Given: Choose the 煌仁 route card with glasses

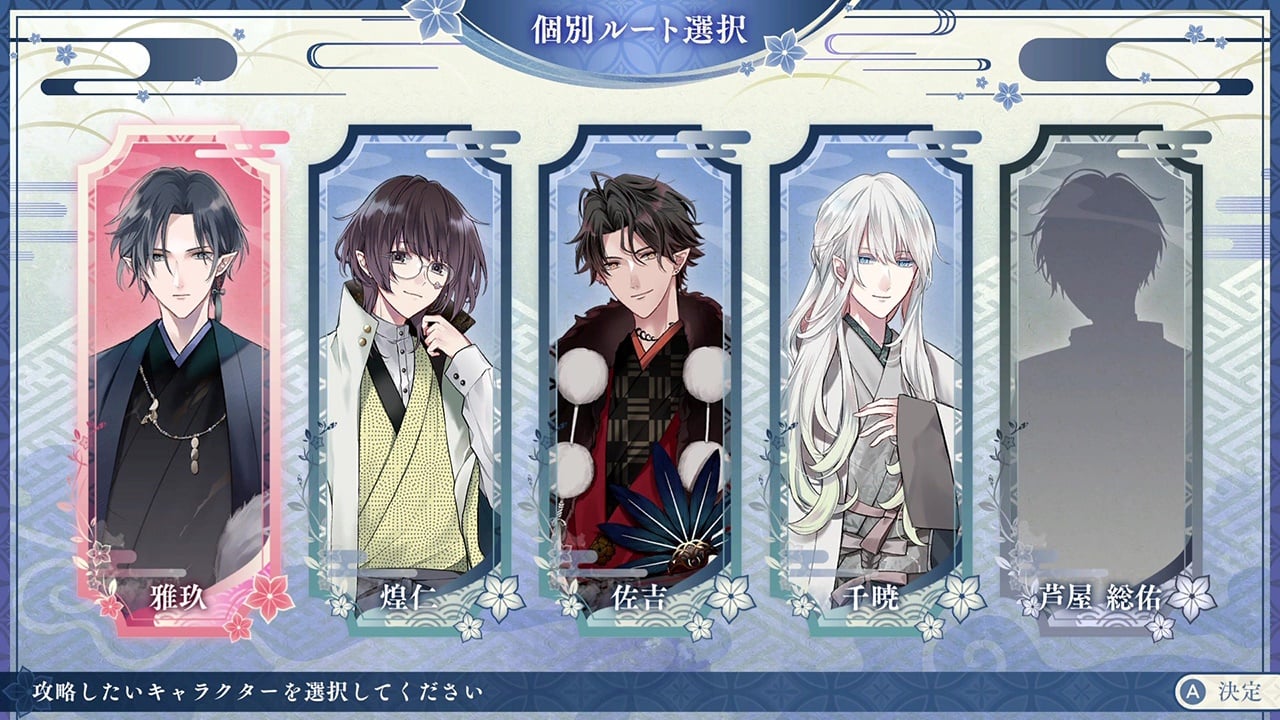Looking at the screenshot, I should [x=409, y=380].
